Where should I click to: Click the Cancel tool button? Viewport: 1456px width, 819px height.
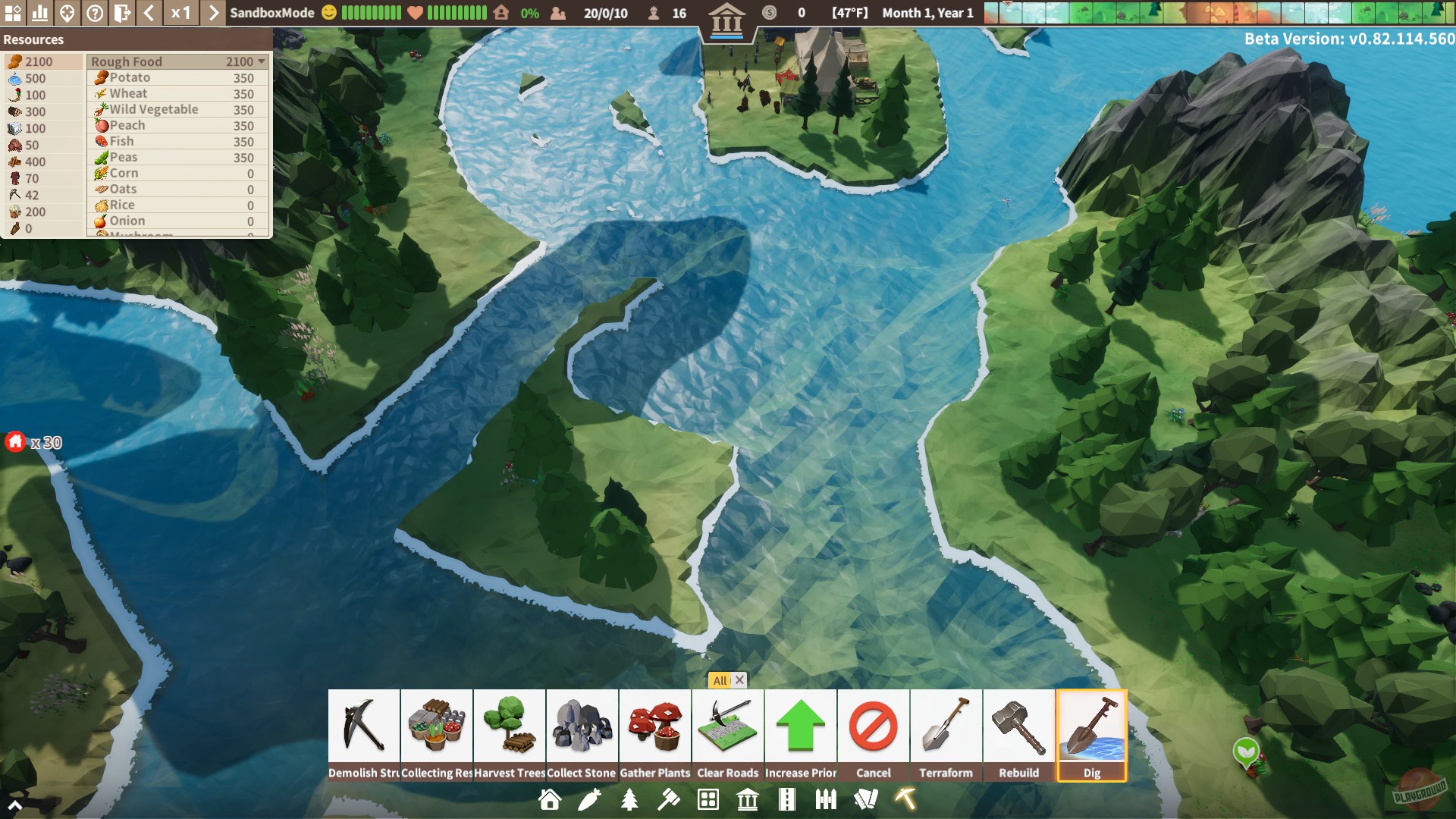(x=874, y=728)
